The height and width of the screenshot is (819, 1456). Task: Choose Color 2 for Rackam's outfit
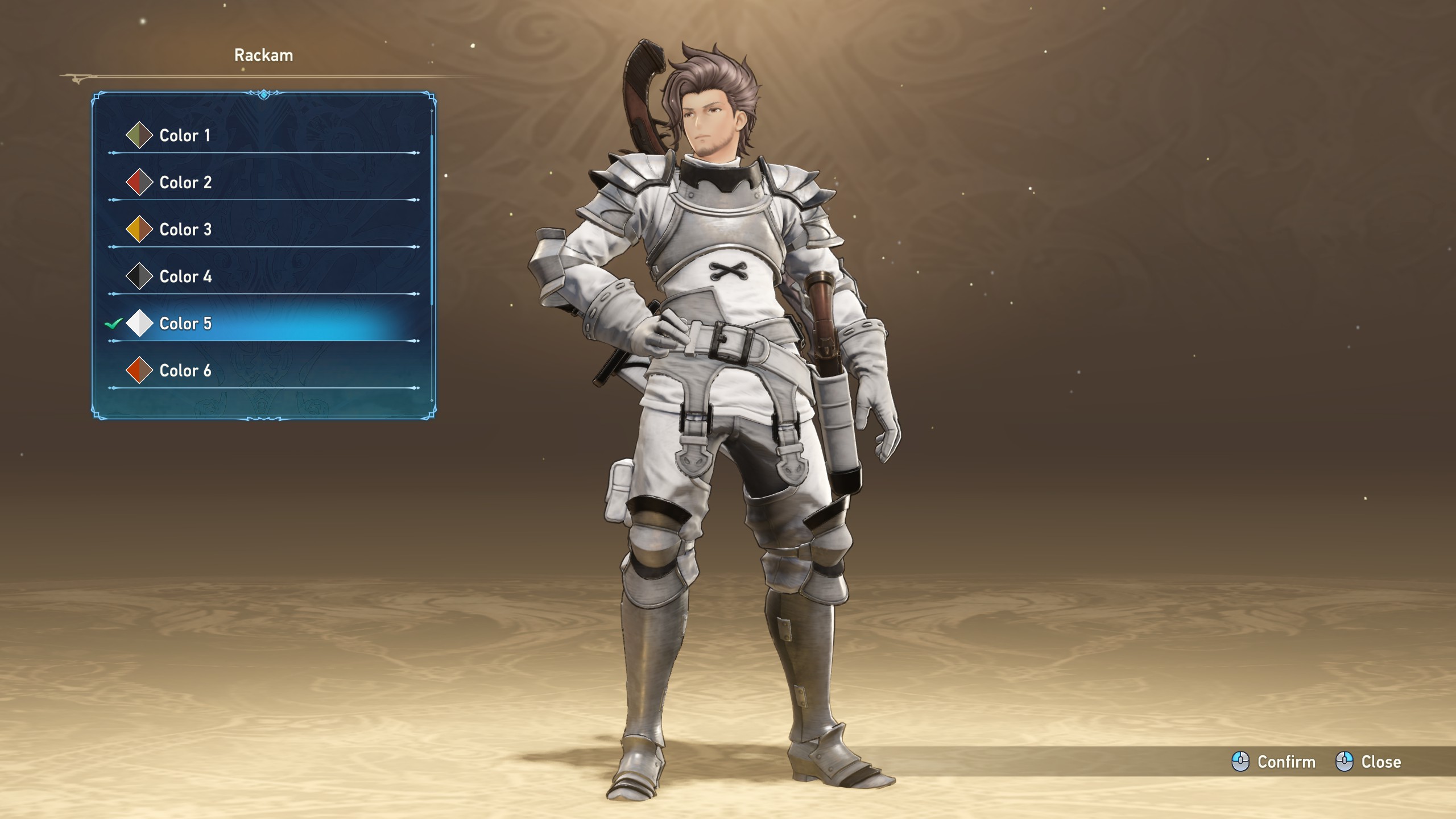(185, 183)
